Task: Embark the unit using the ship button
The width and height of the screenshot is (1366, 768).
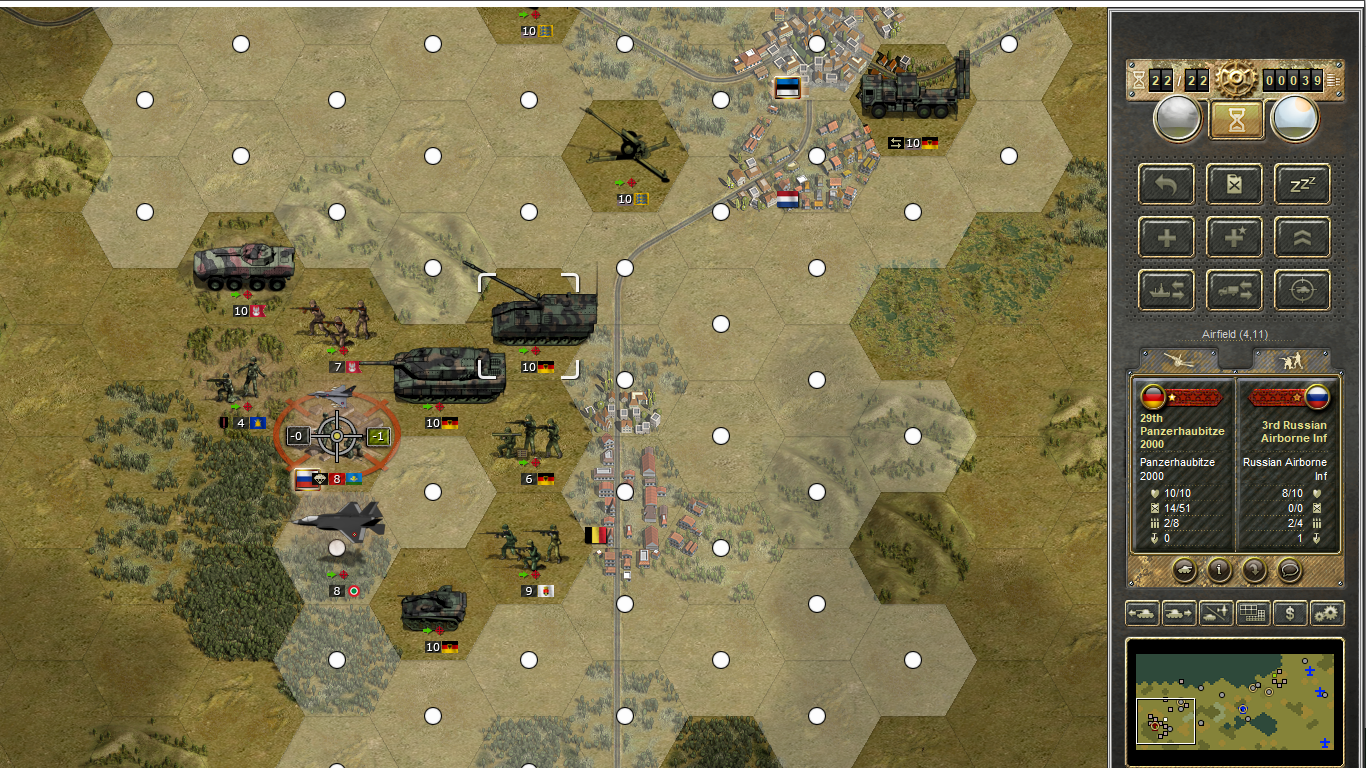Action: tap(1166, 290)
